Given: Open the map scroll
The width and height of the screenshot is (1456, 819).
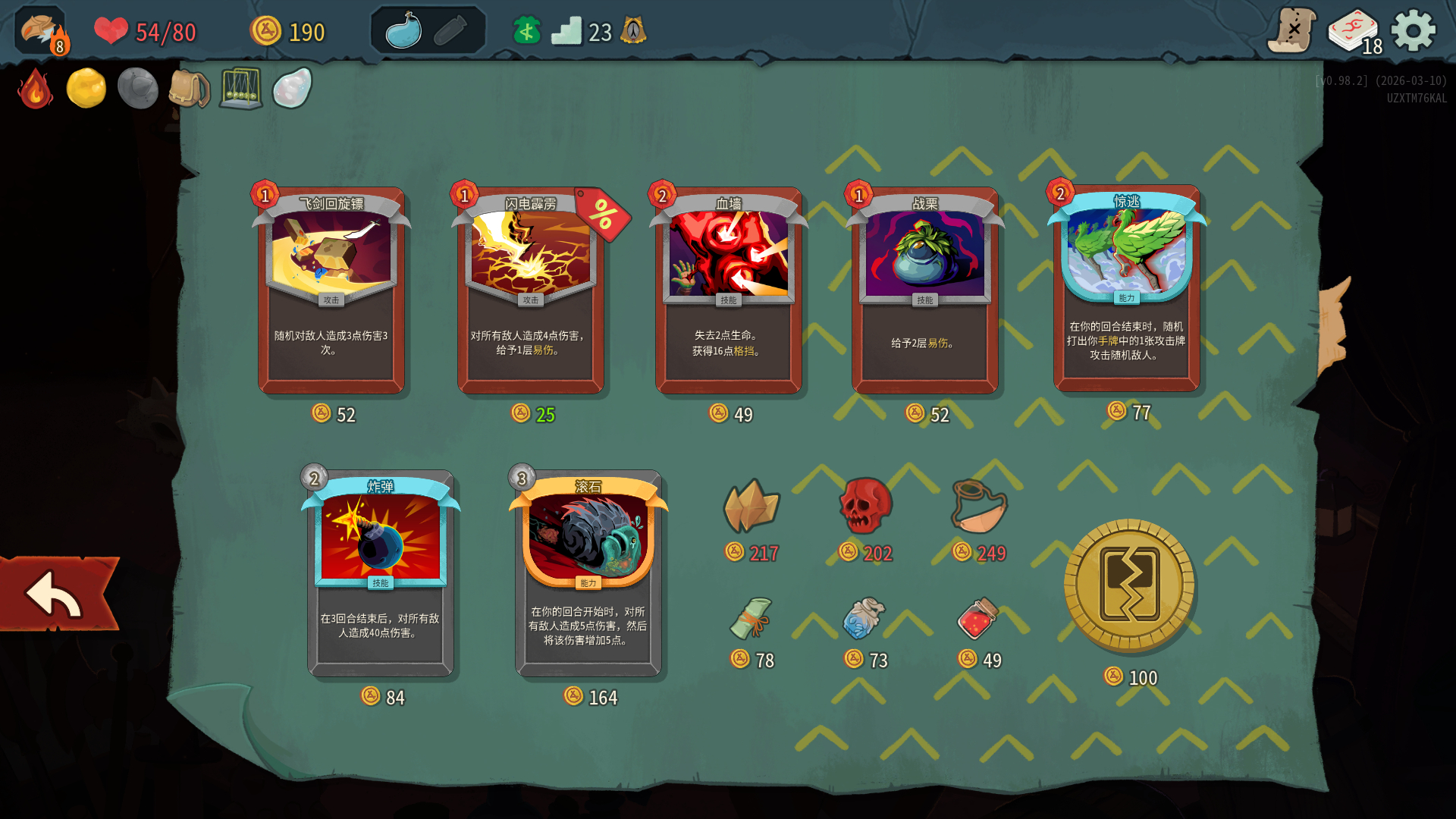Looking at the screenshot, I should (x=1291, y=31).
